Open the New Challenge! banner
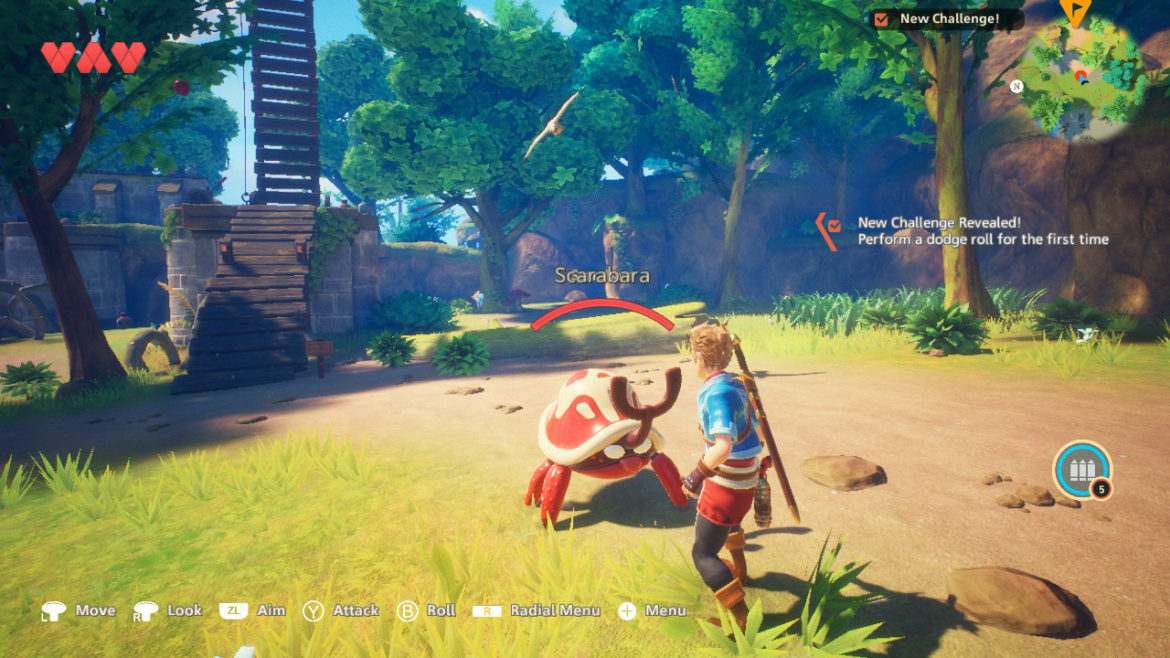The image size is (1170, 658). (946, 19)
